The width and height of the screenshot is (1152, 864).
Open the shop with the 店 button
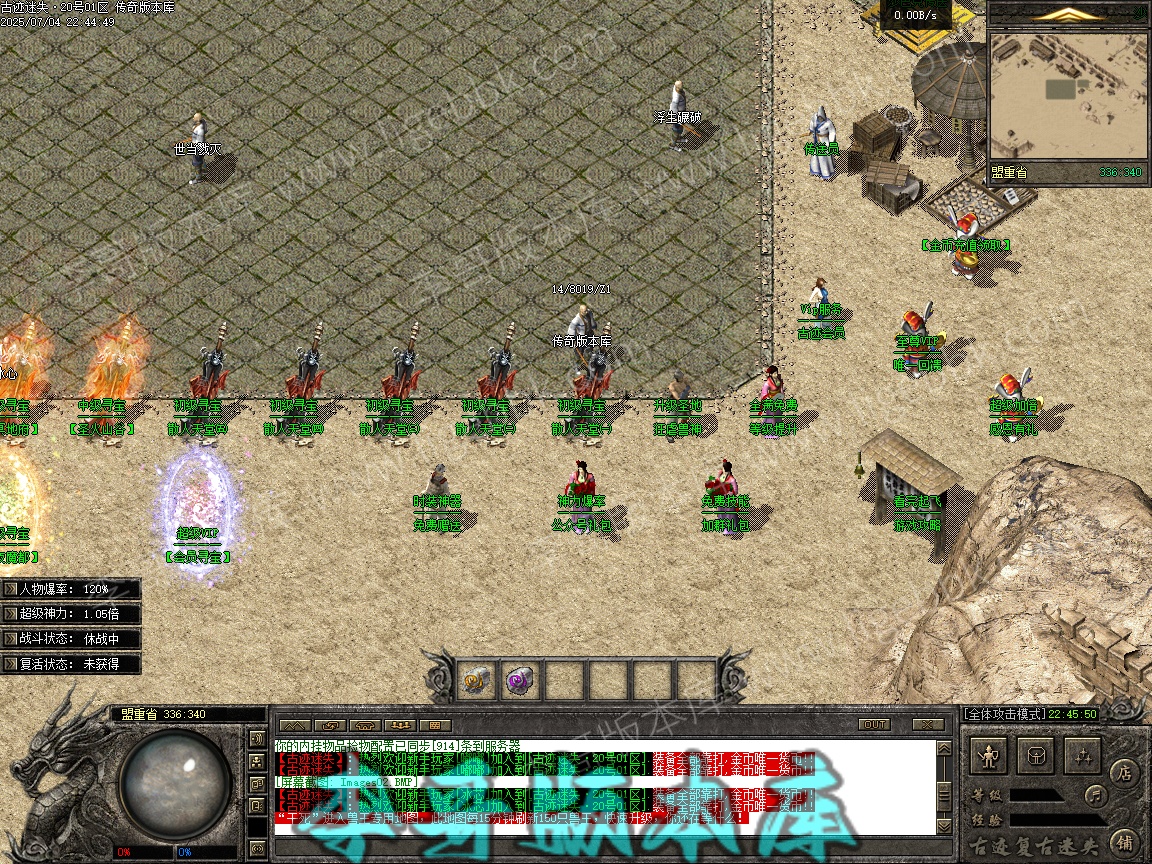point(1123,772)
